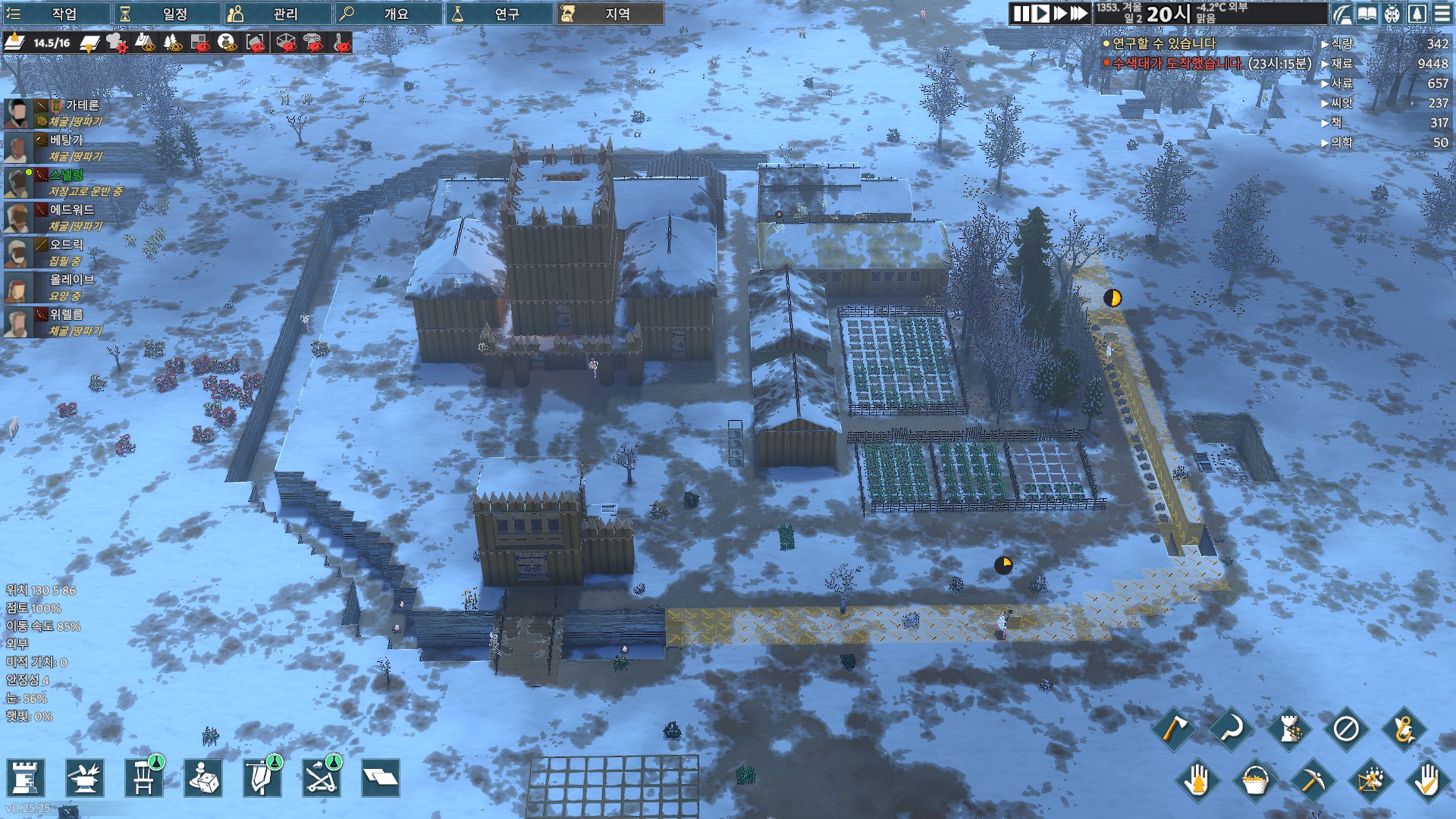Select the pickaxe mining order
This screenshot has width=1456, height=819.
pyautogui.click(x=1311, y=780)
